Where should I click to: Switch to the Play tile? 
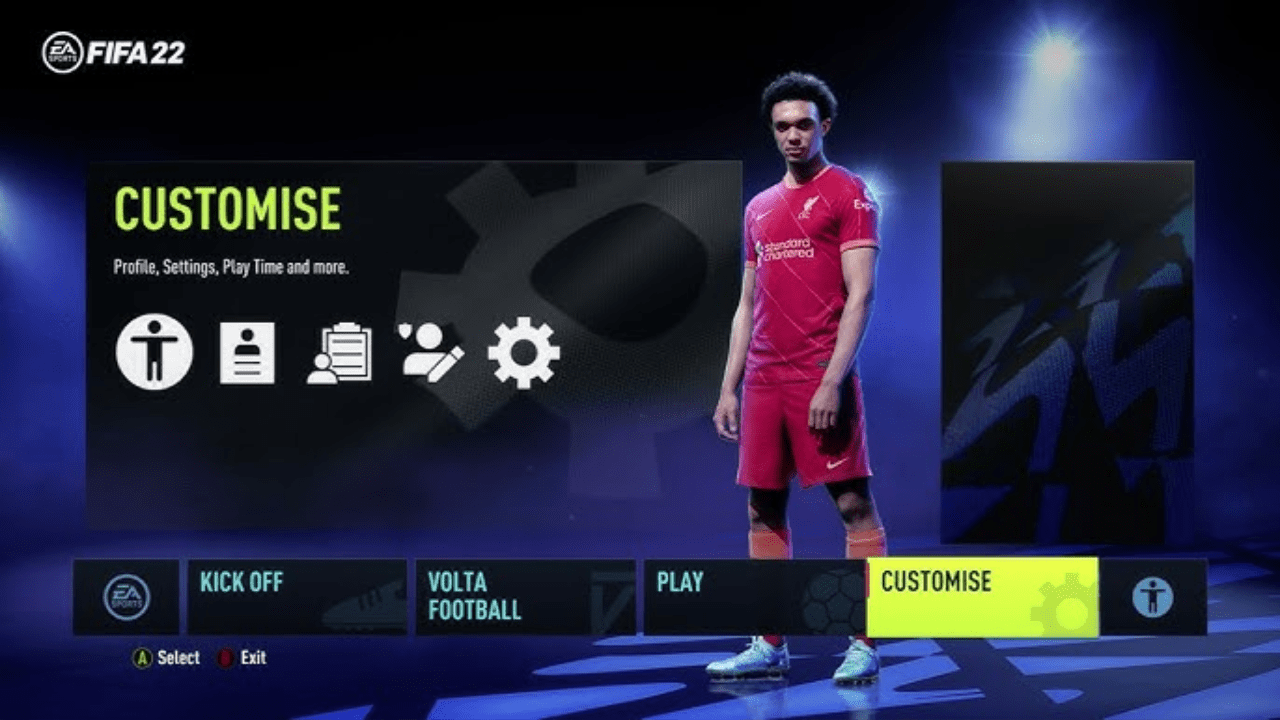tap(752, 597)
